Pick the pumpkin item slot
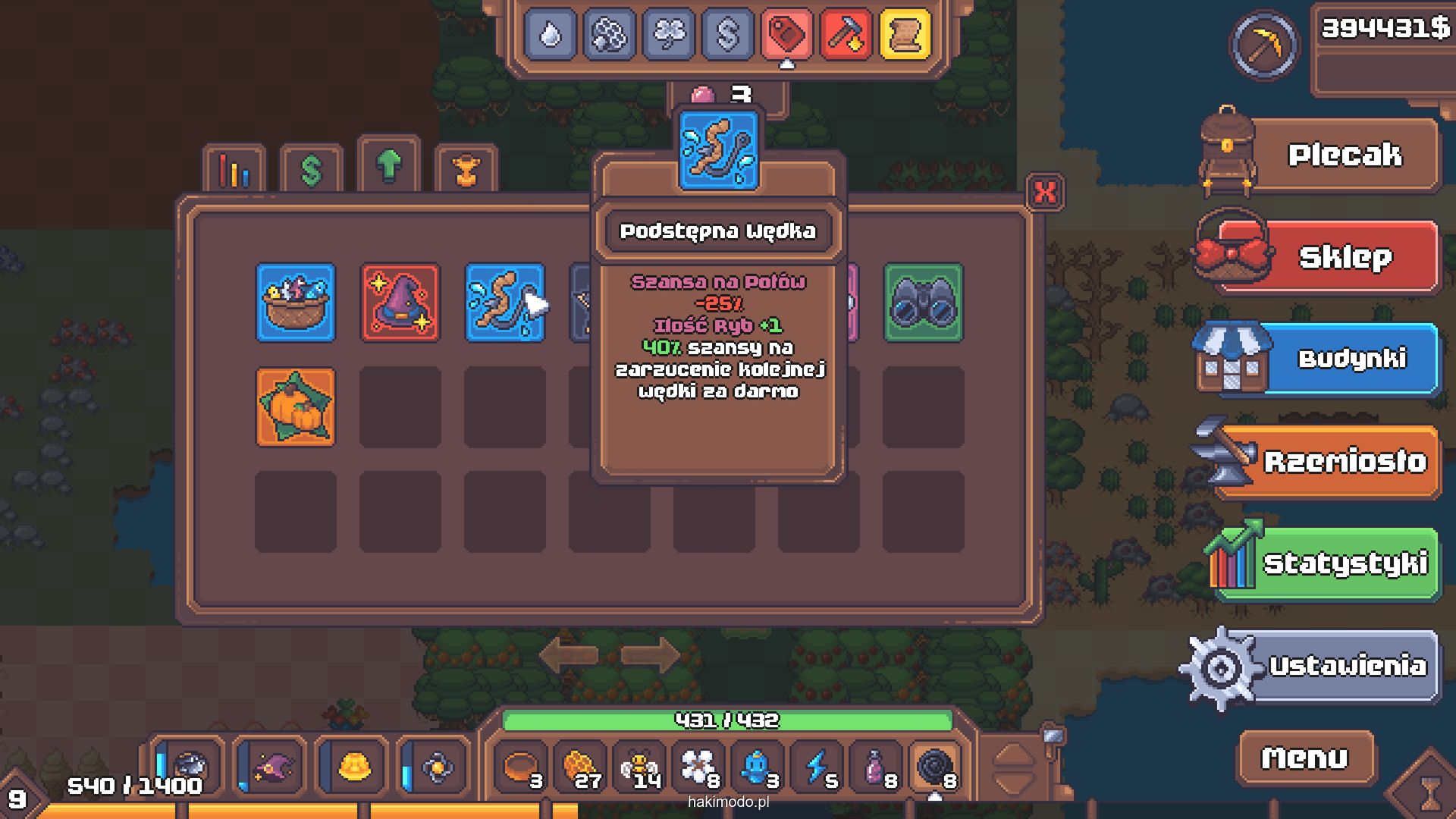Screen dimensions: 1456x819 pyautogui.click(x=296, y=407)
